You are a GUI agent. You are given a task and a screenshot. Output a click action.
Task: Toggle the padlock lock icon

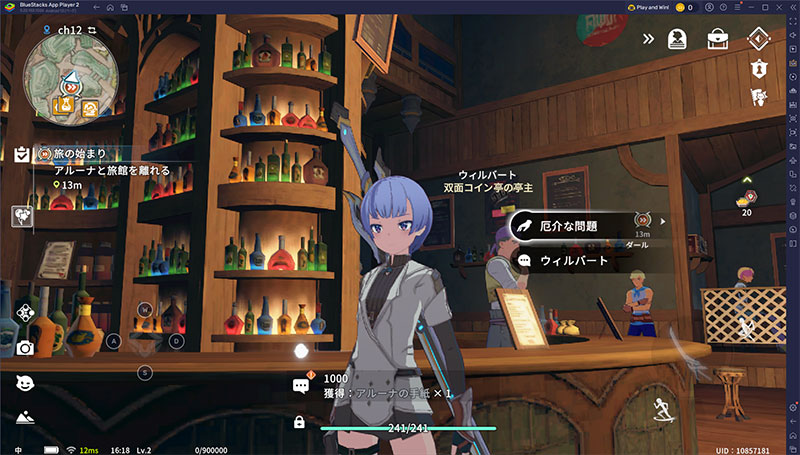(299, 422)
